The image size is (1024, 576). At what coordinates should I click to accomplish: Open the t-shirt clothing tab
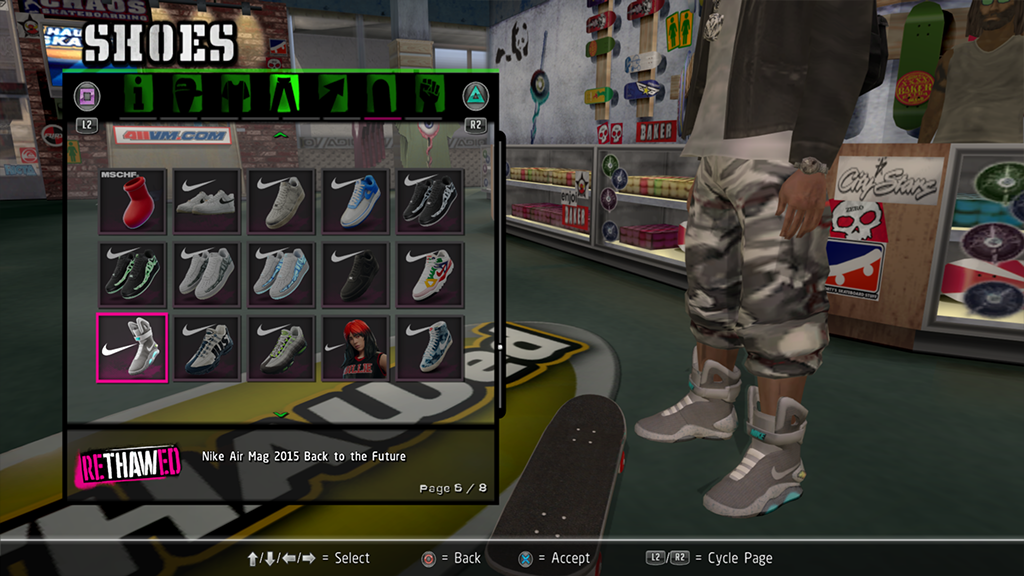pos(235,96)
